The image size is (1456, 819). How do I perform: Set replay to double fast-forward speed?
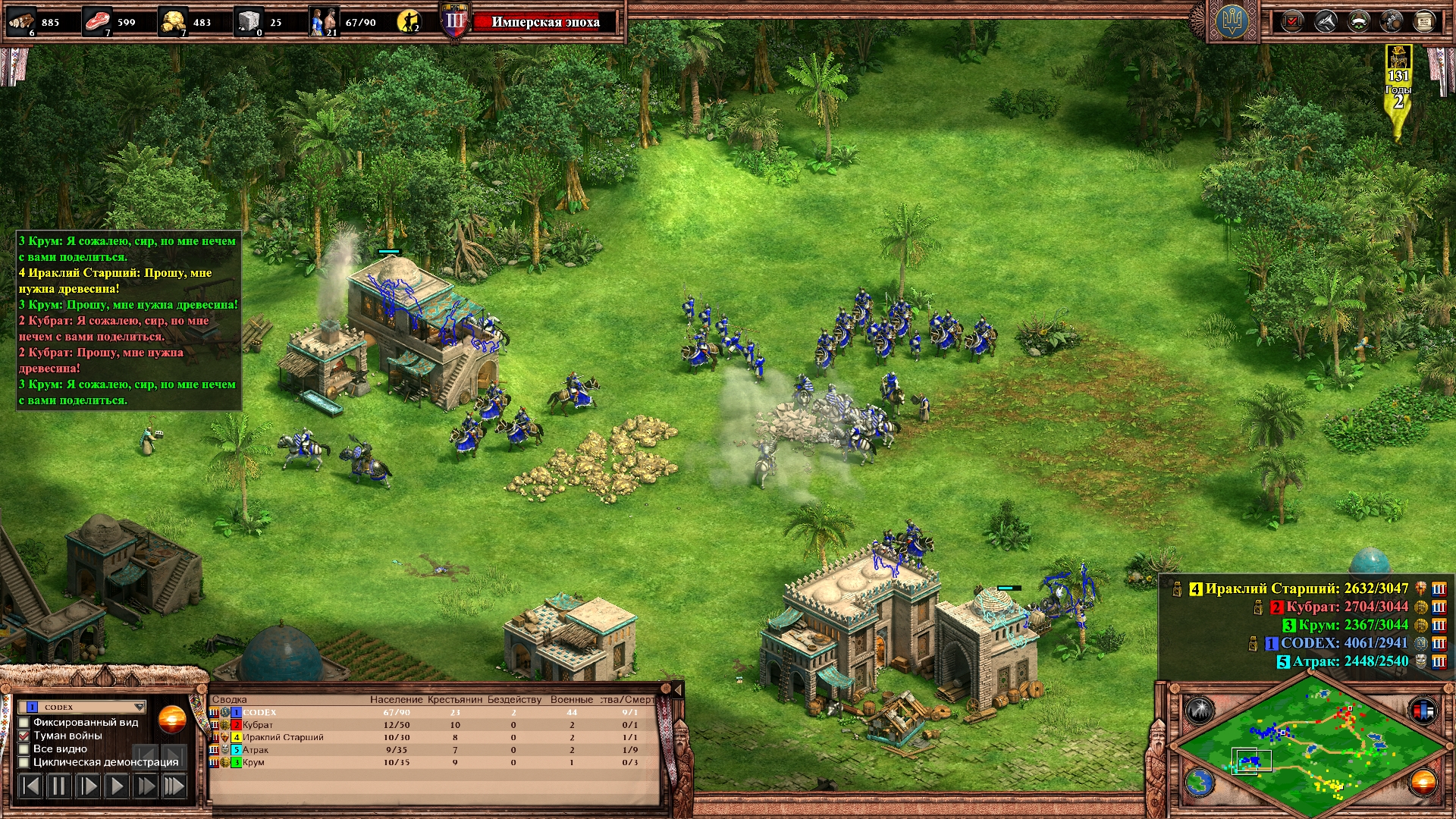point(145,786)
